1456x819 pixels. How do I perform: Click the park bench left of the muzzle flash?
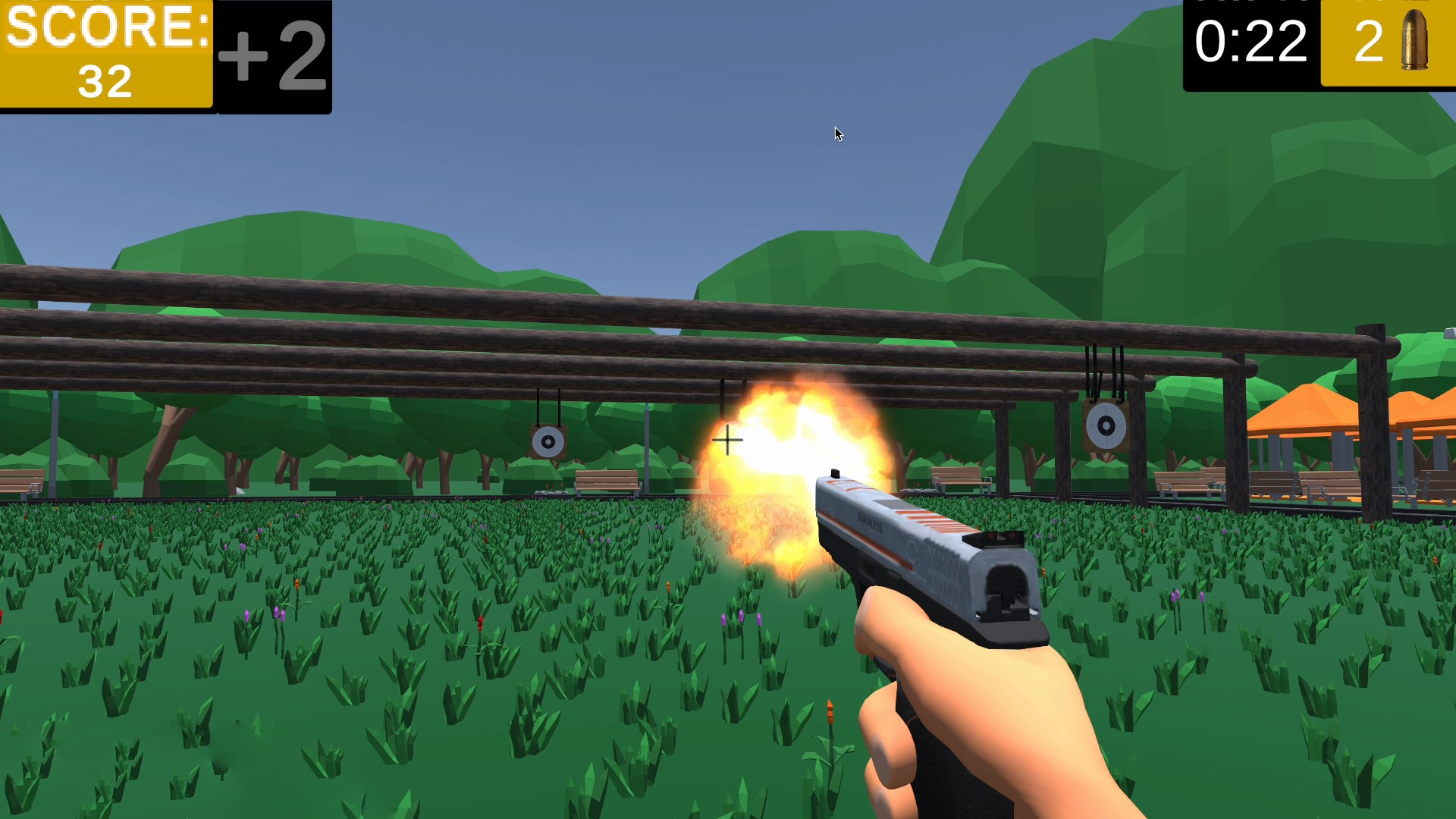(x=607, y=482)
